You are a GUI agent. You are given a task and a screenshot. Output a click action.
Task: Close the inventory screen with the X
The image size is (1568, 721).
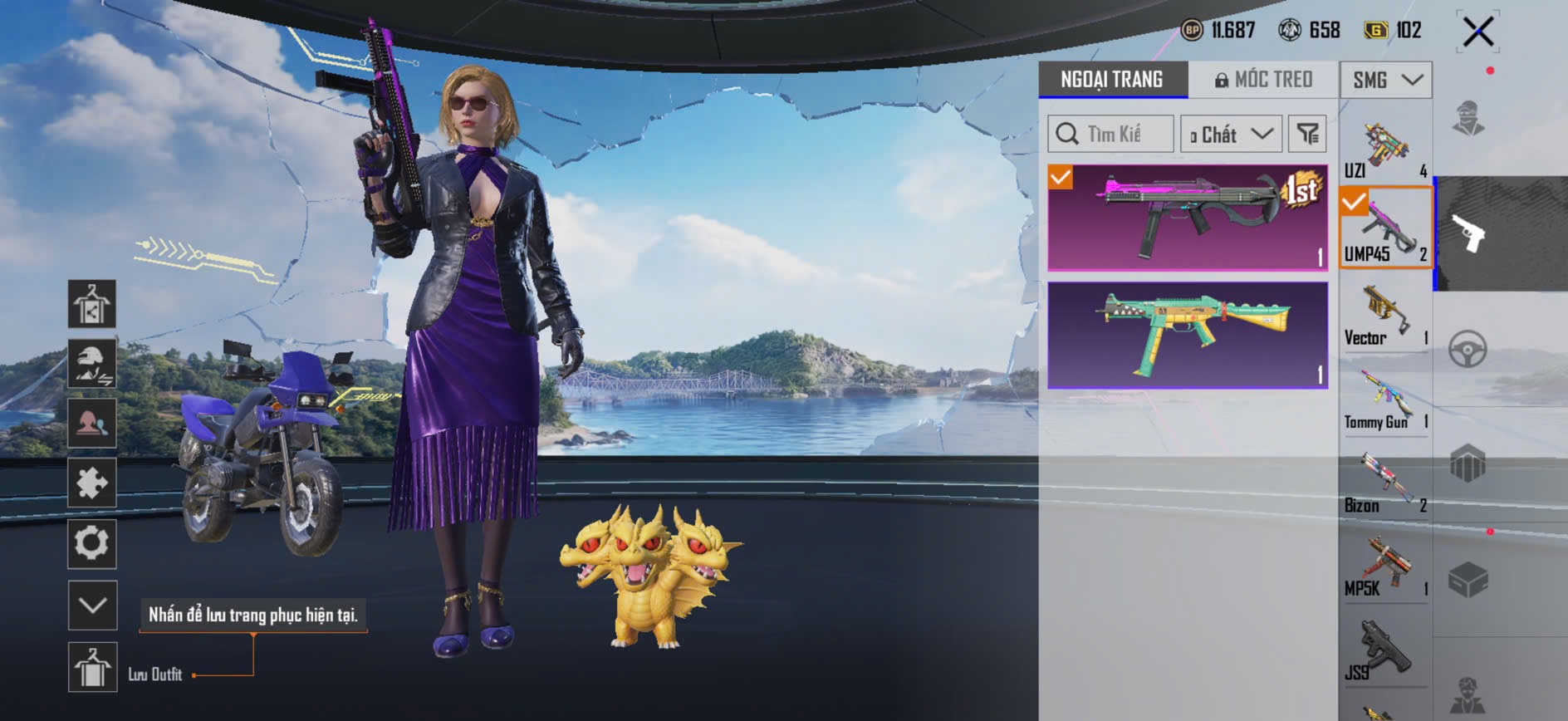point(1478,32)
